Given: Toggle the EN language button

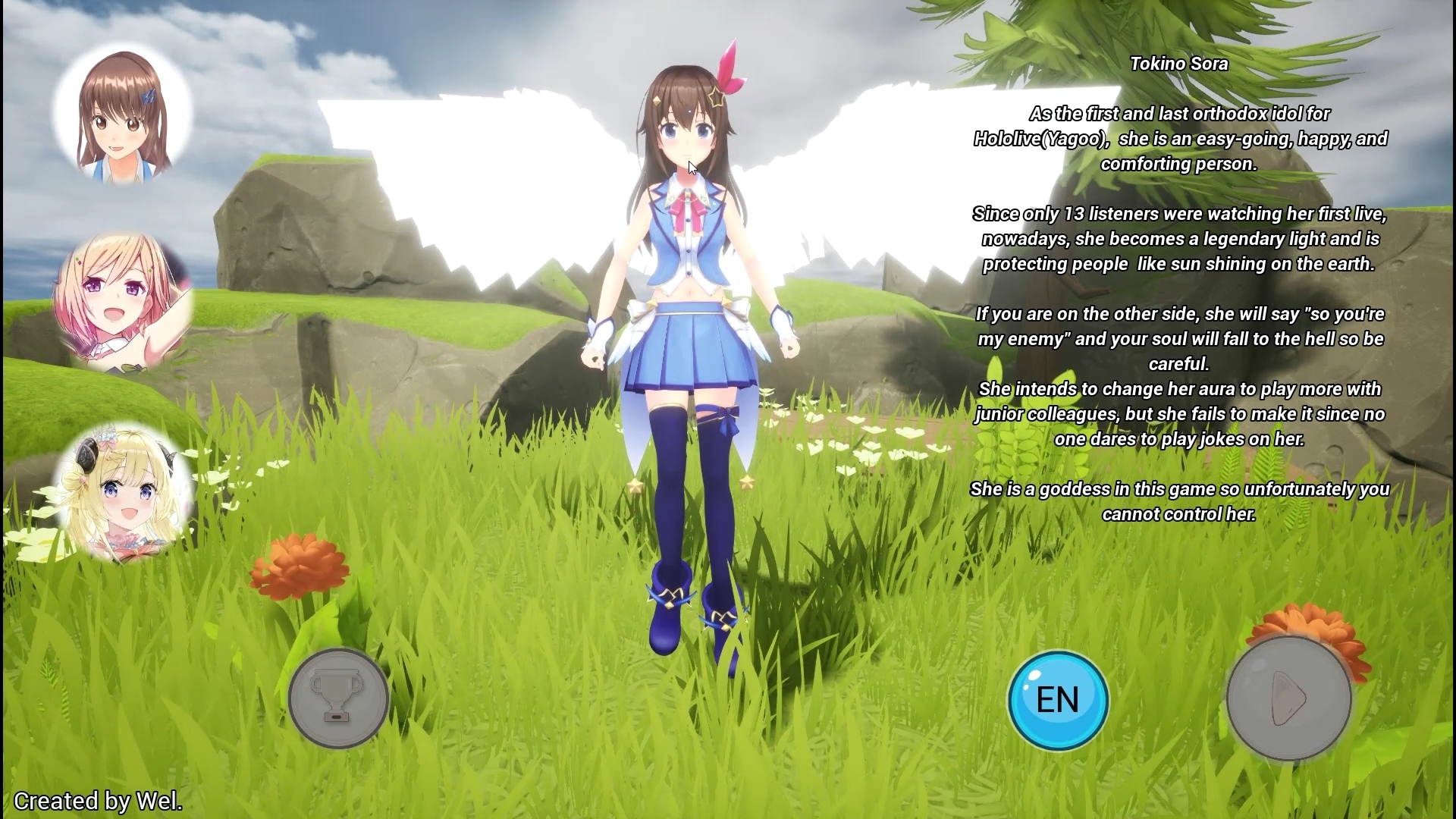Looking at the screenshot, I should click(1058, 700).
